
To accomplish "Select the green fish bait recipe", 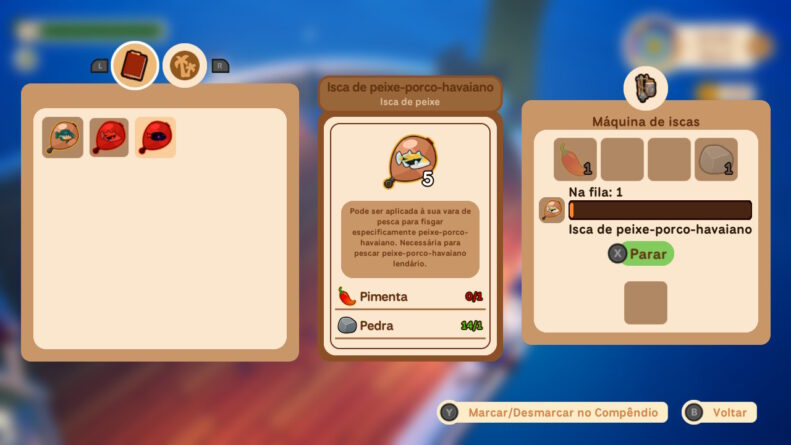I will 63,138.
